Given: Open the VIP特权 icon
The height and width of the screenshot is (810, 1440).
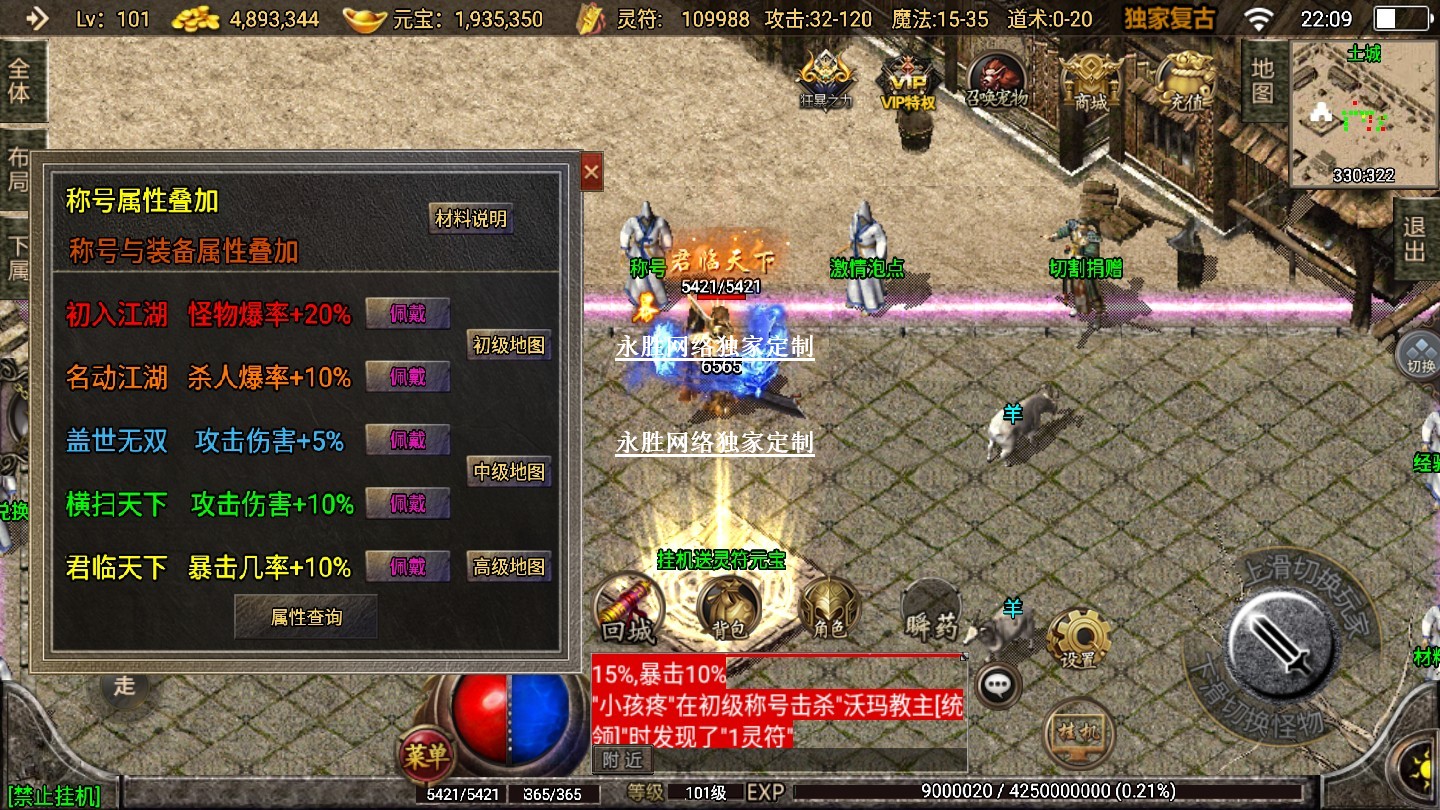Looking at the screenshot, I should (907, 78).
